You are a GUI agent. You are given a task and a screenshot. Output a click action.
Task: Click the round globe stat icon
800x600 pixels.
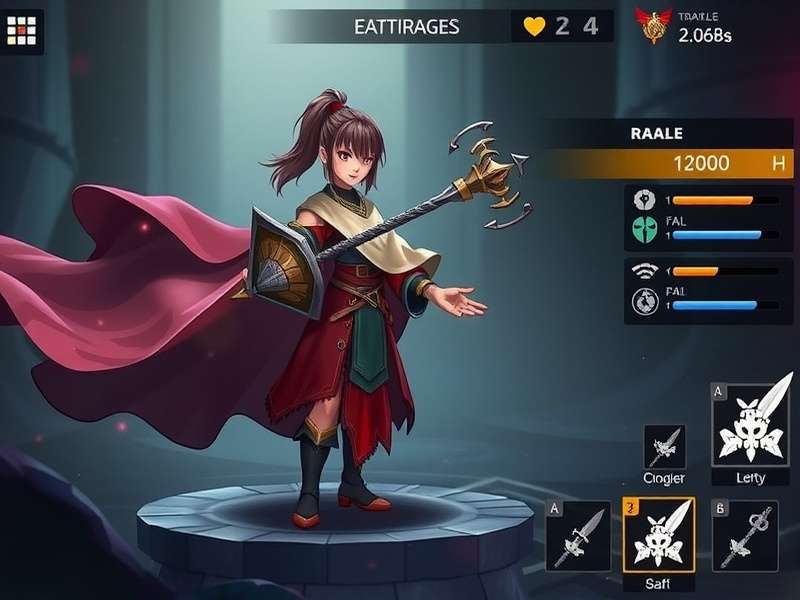coord(643,301)
